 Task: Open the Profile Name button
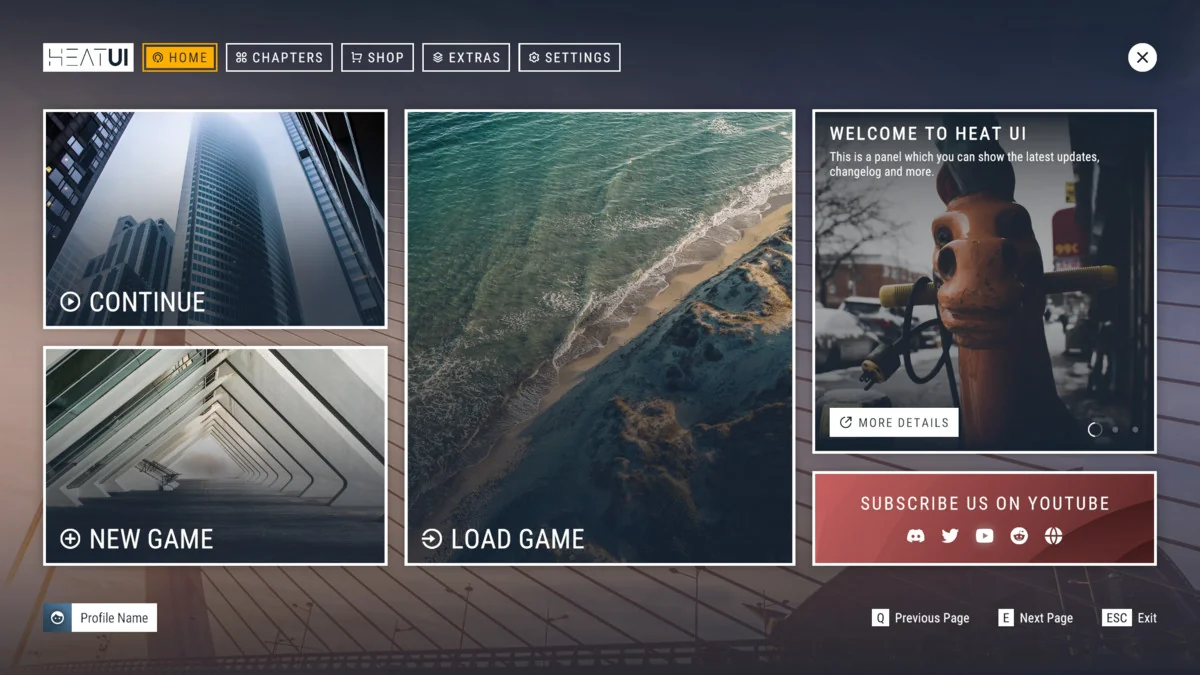click(x=100, y=618)
